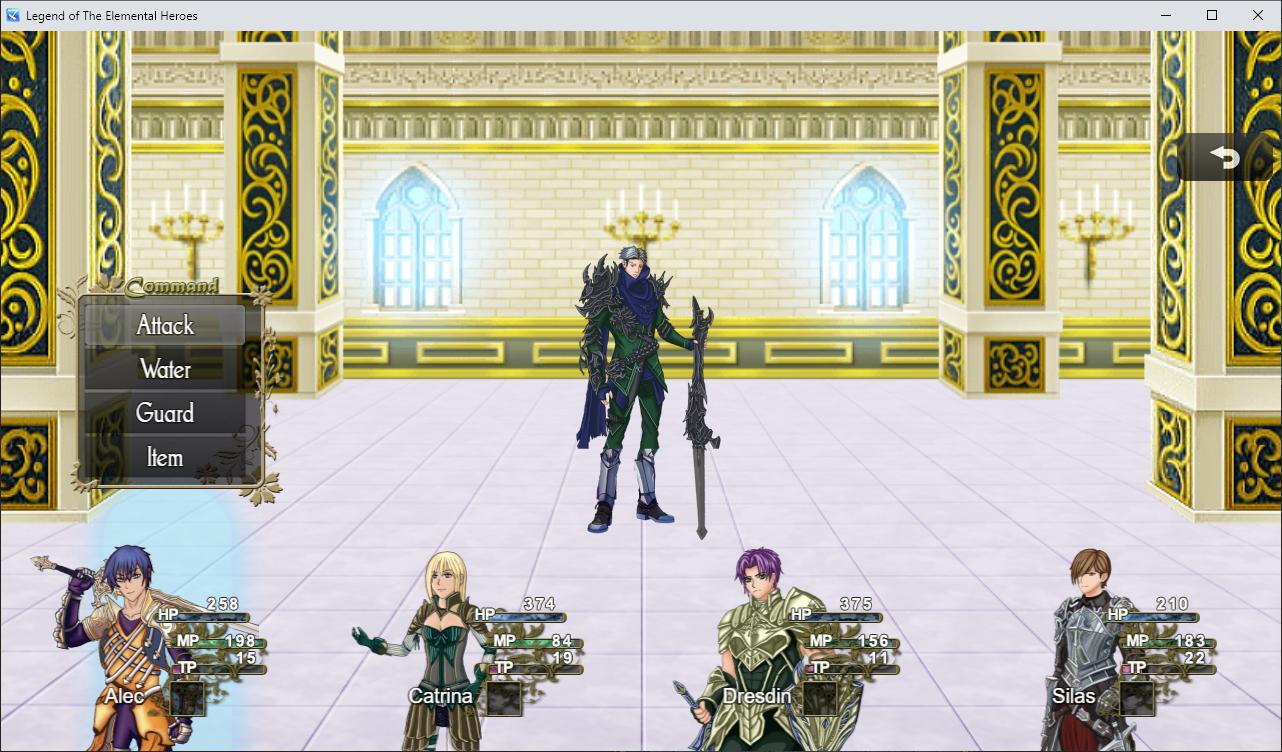Screen dimensions: 1282x752
Task: Choose the Guard command
Action: [164, 413]
